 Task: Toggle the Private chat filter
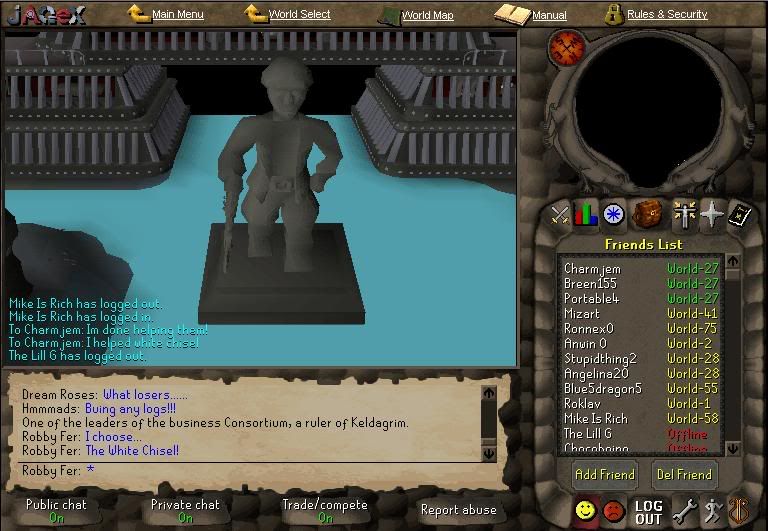tap(185, 510)
